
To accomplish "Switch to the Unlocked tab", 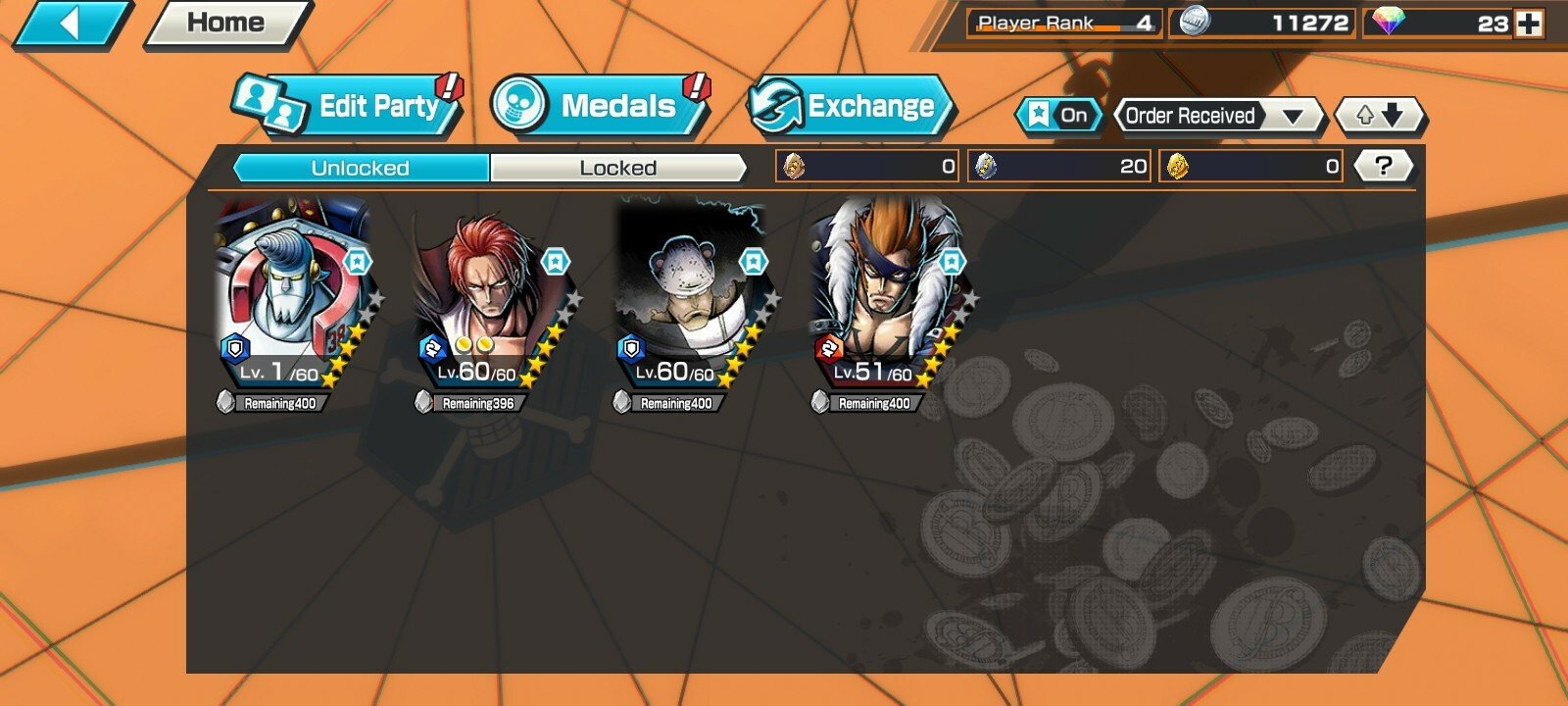I will point(361,168).
